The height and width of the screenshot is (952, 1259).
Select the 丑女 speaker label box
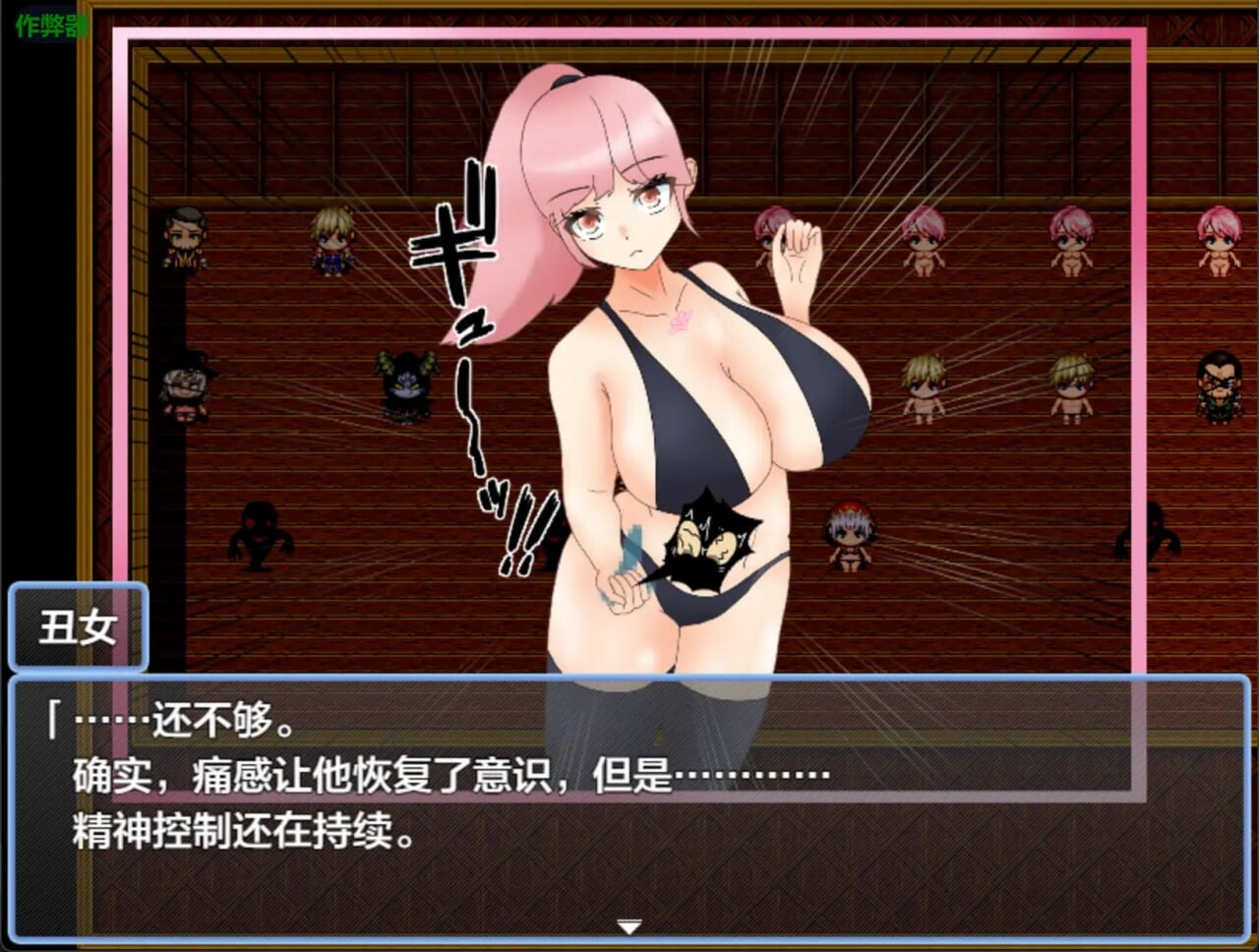pos(79,625)
